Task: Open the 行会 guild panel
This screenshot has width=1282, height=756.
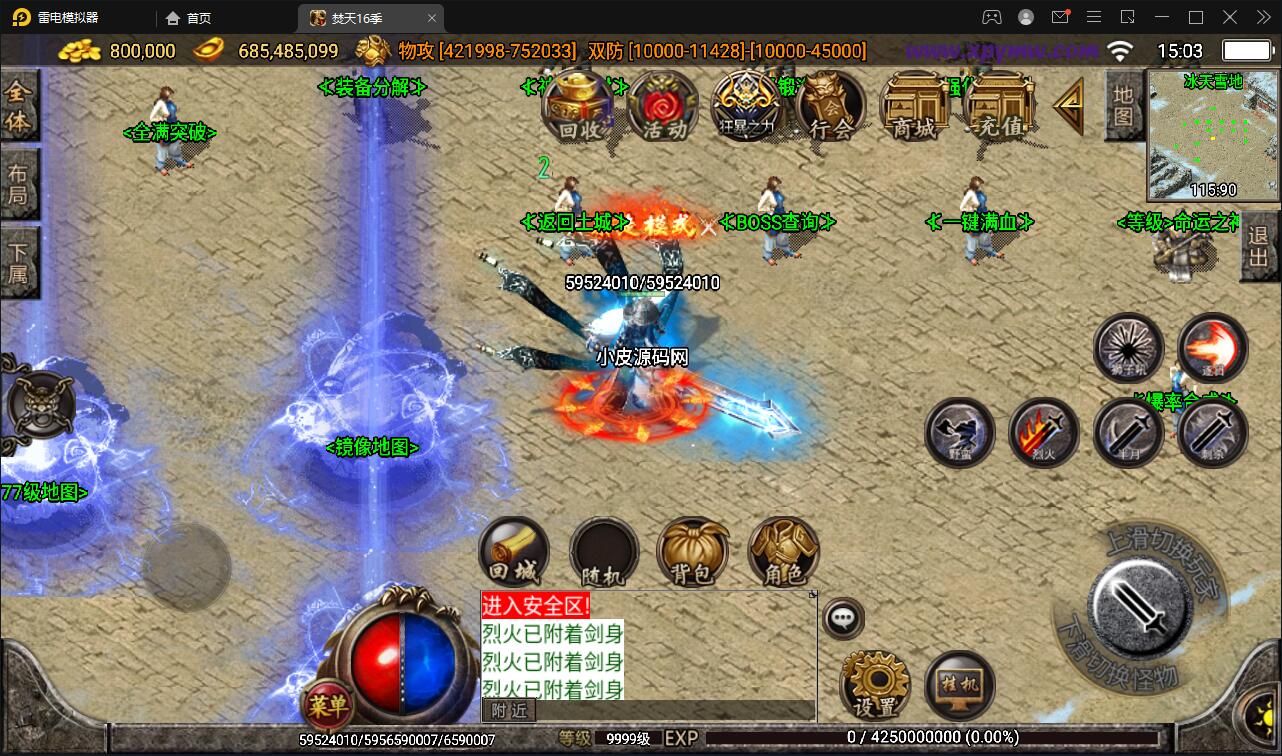Action: 830,106
